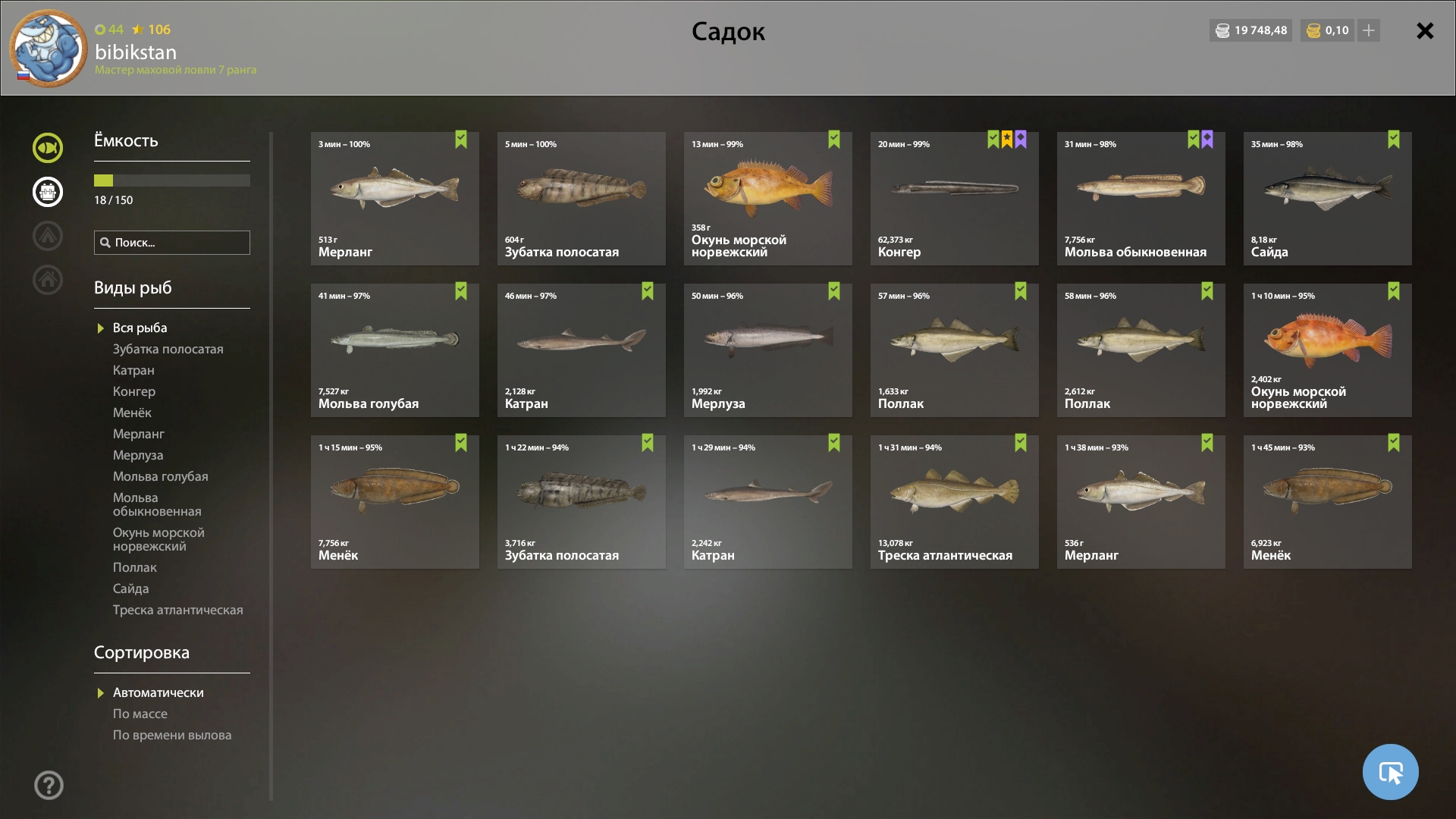Switch to the fish keepnet tab icon
The height and width of the screenshot is (819, 1456).
pyautogui.click(x=48, y=148)
